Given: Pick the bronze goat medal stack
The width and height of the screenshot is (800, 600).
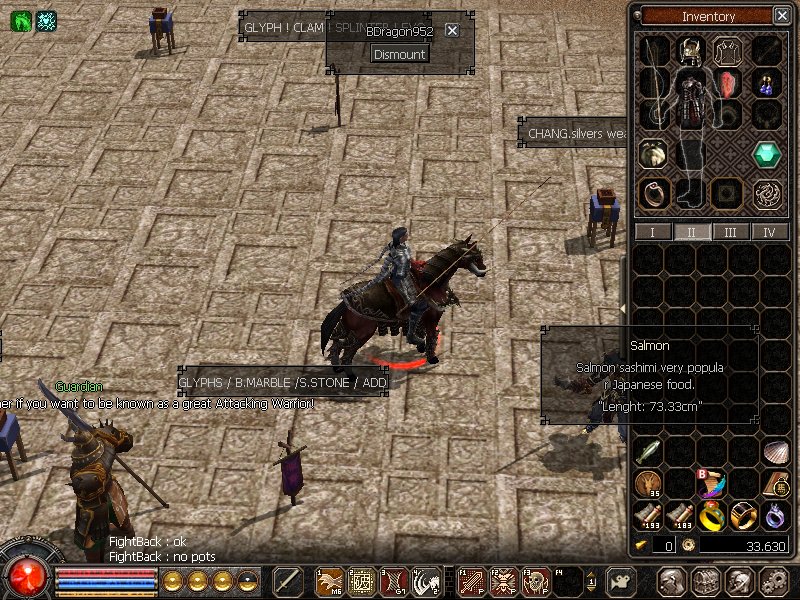Looking at the screenshot, I should point(648,484).
